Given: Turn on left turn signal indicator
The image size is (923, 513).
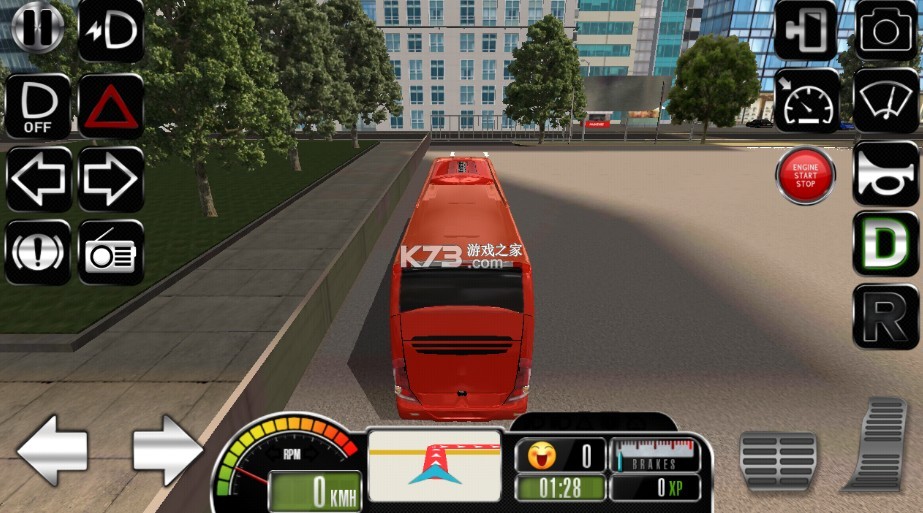Looking at the screenshot, I should click(38, 180).
